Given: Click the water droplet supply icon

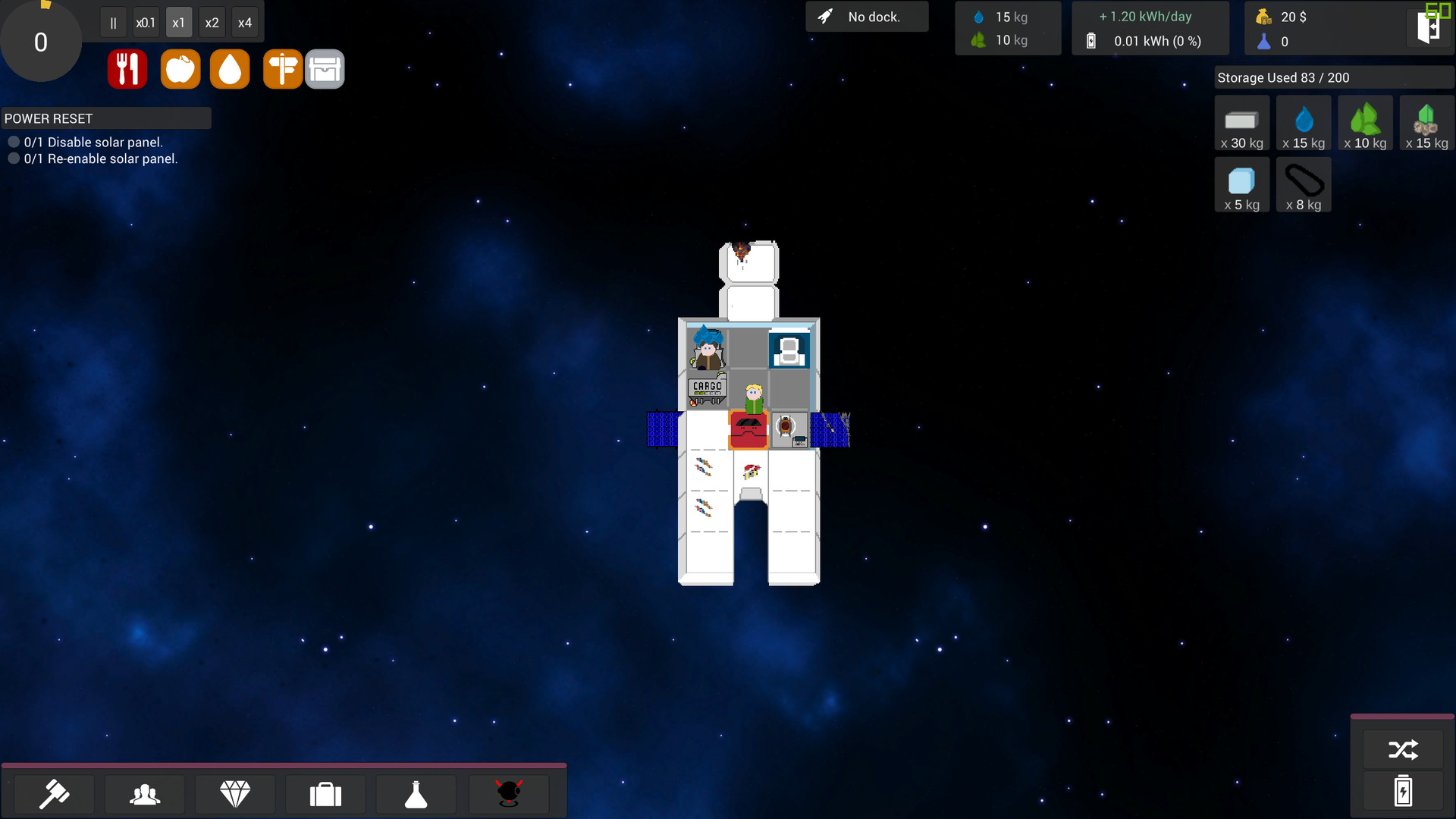Looking at the screenshot, I should pos(229,68).
